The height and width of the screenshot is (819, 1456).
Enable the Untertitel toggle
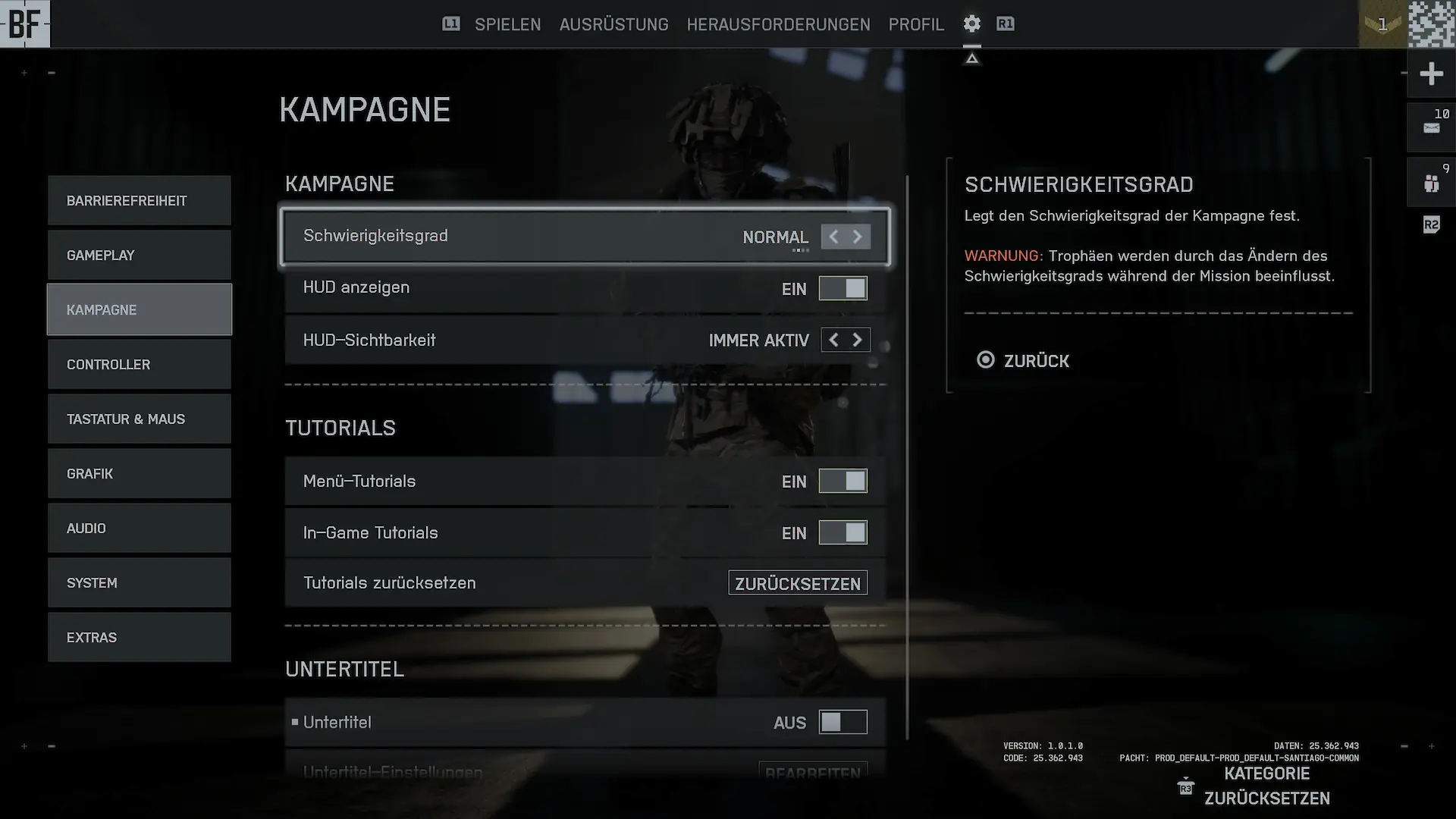[x=843, y=722]
